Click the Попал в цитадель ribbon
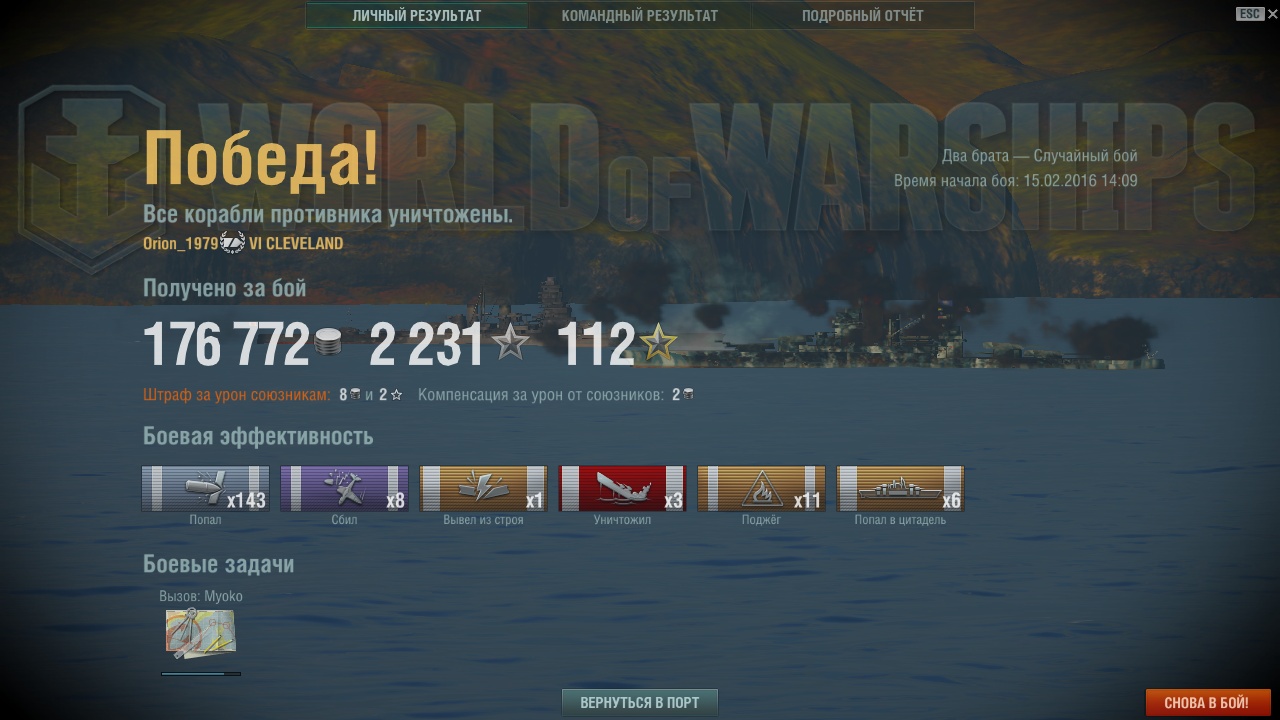Image resolution: width=1280 pixels, height=720 pixels. point(900,489)
